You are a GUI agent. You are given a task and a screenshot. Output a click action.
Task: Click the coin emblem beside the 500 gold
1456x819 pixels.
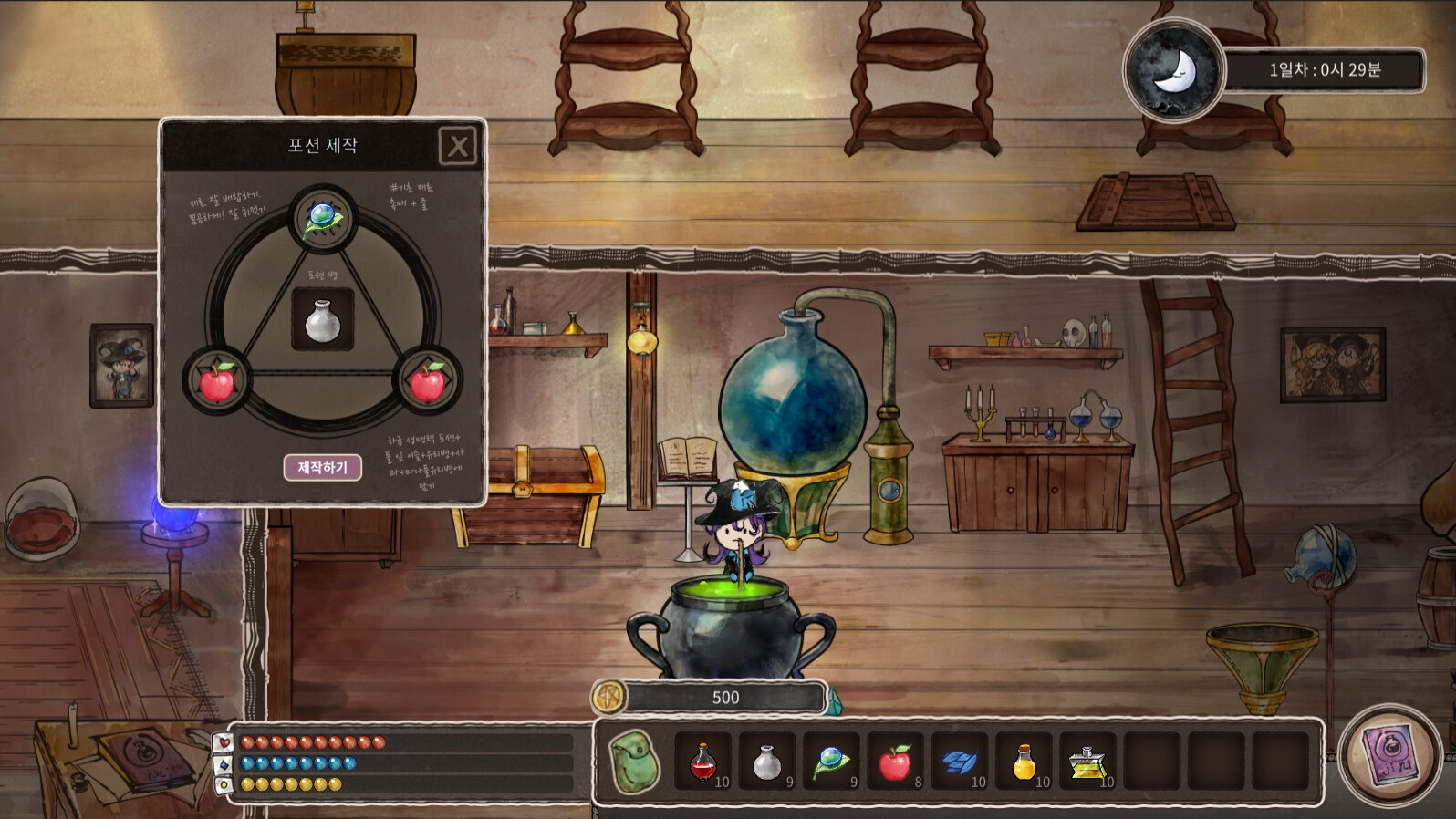coord(609,697)
